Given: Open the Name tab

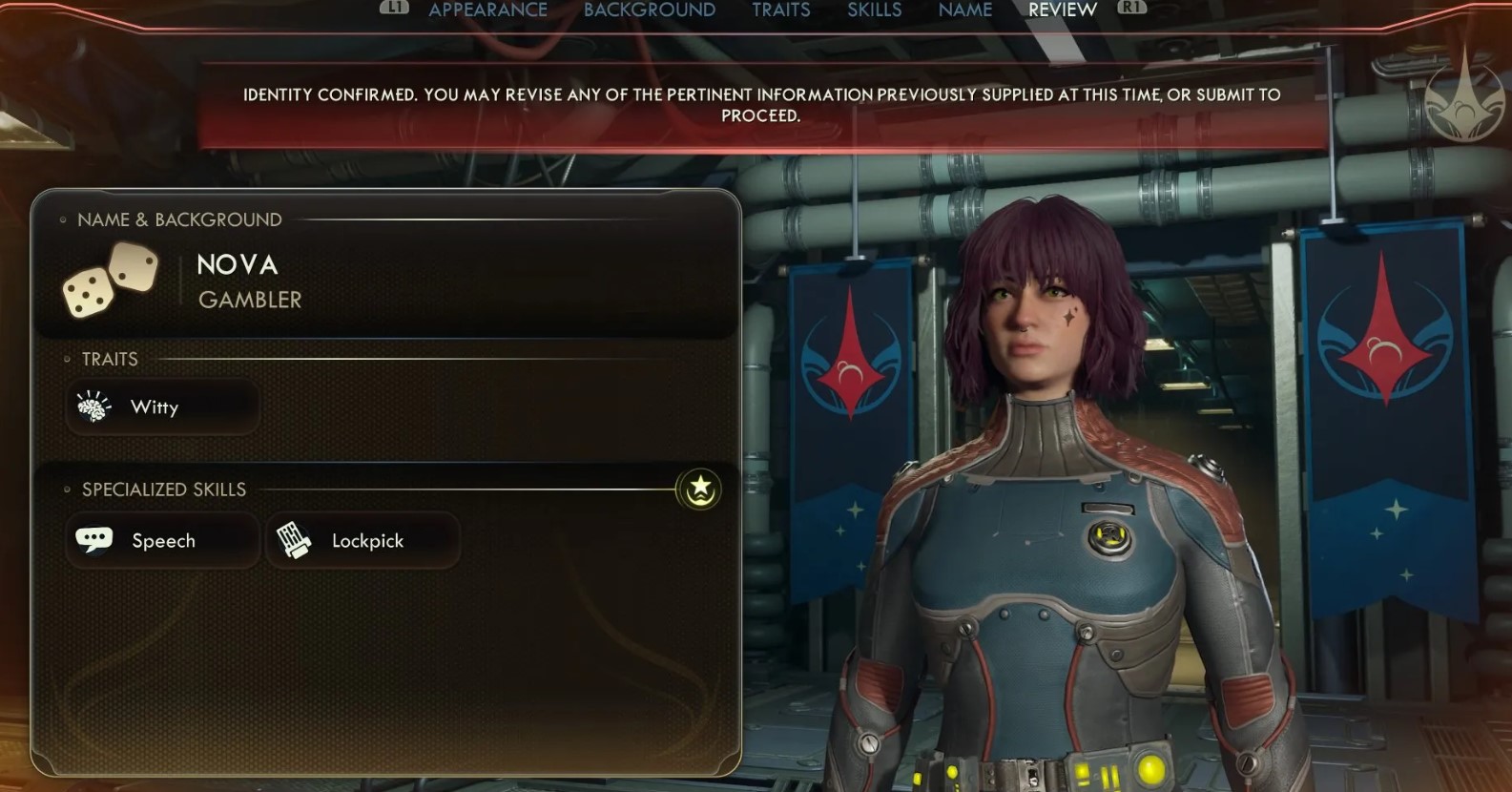Looking at the screenshot, I should click(964, 10).
